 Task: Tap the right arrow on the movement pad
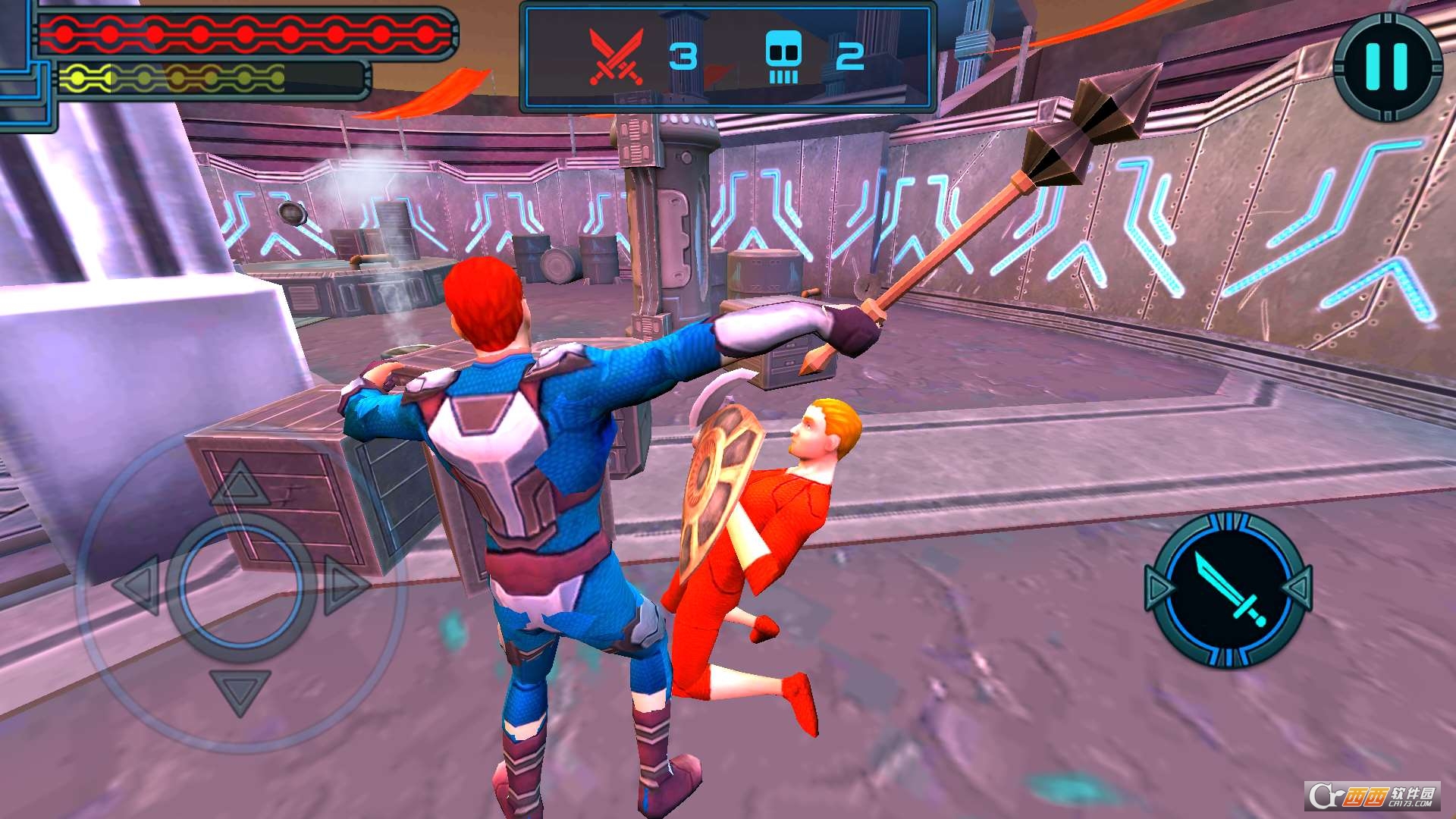click(344, 585)
